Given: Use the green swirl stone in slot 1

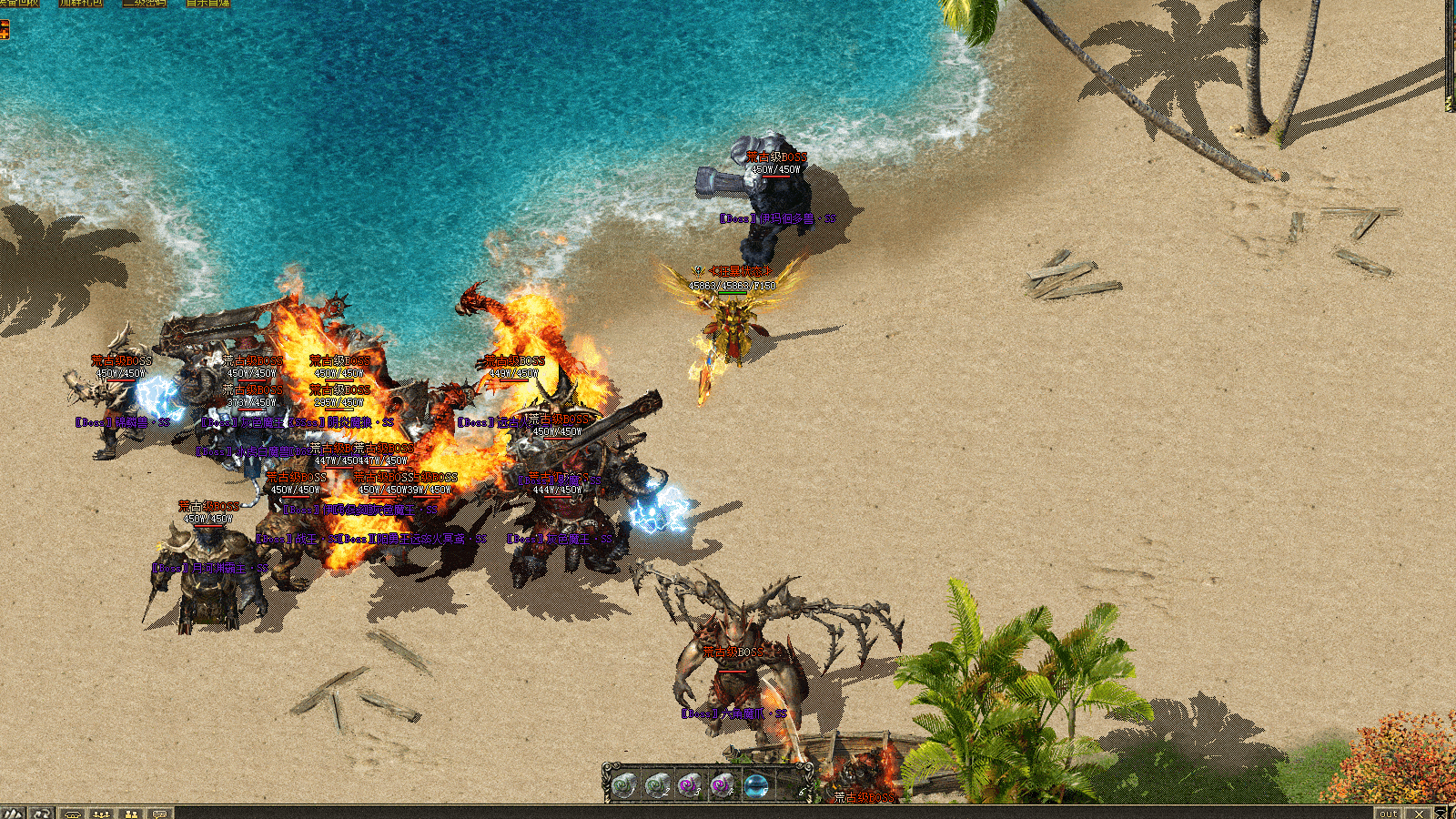Looking at the screenshot, I should (623, 784).
